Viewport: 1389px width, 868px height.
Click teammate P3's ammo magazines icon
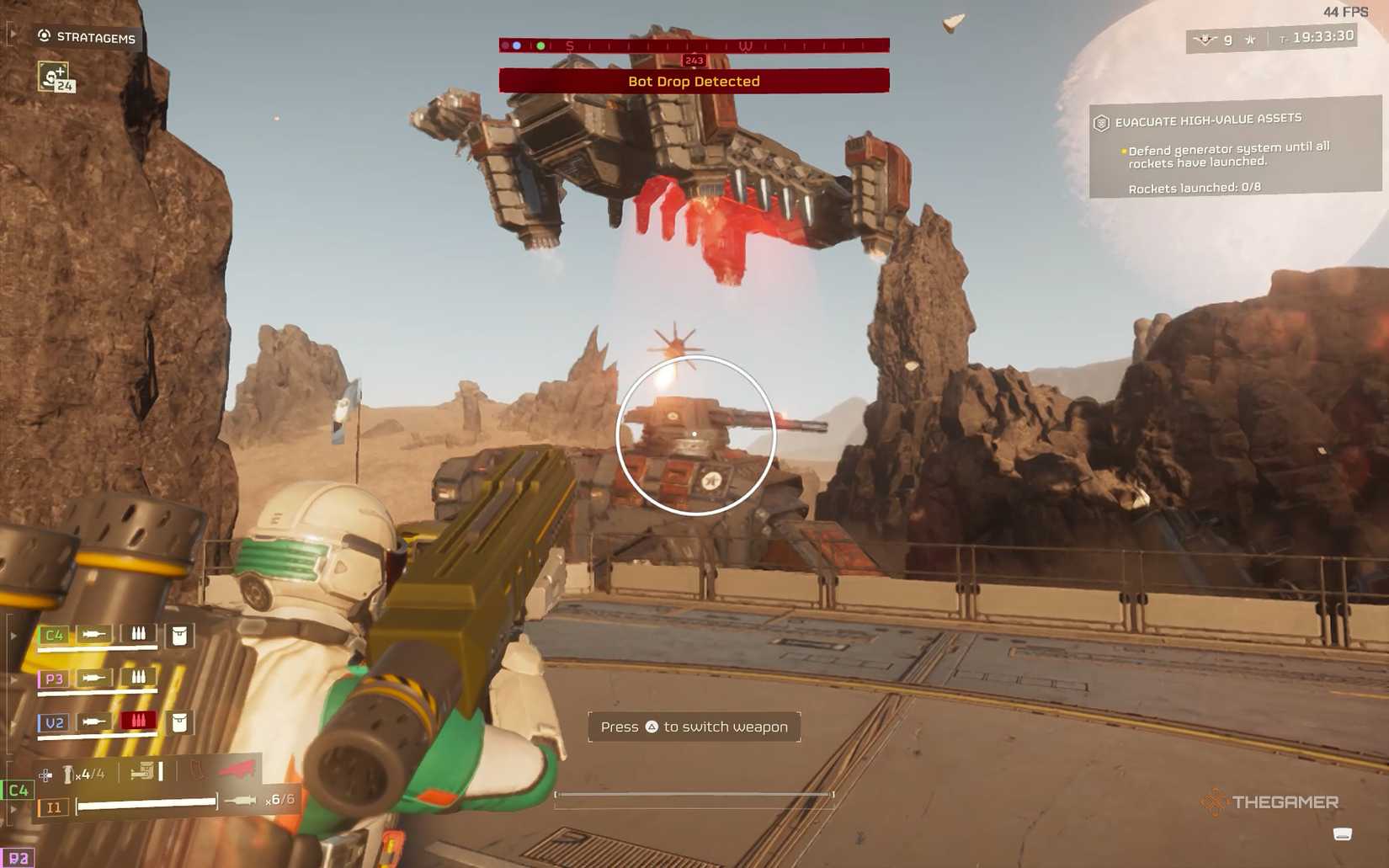tap(138, 674)
